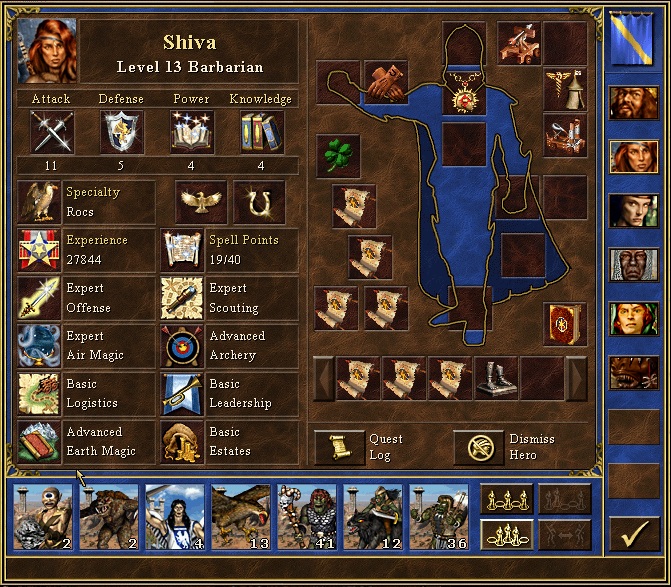Open the Quest Log
This screenshot has height=587, width=671.
(339, 447)
